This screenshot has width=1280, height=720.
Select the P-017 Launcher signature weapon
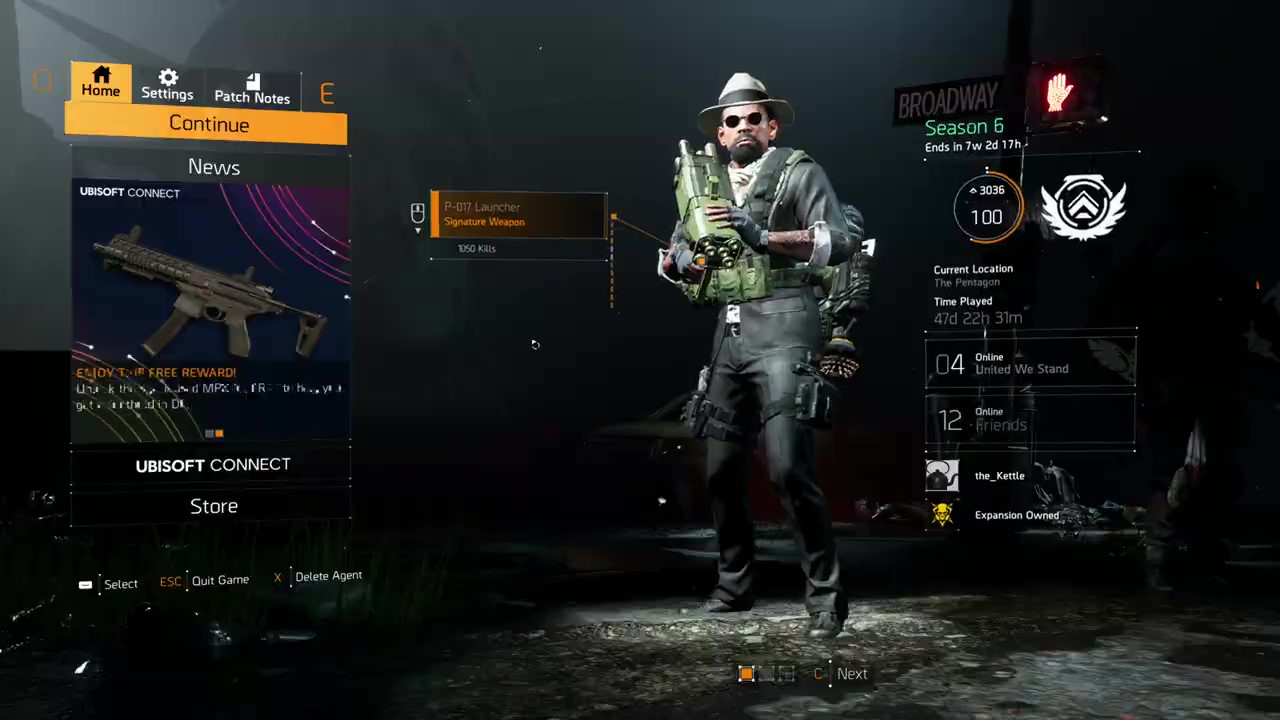[x=518, y=215]
